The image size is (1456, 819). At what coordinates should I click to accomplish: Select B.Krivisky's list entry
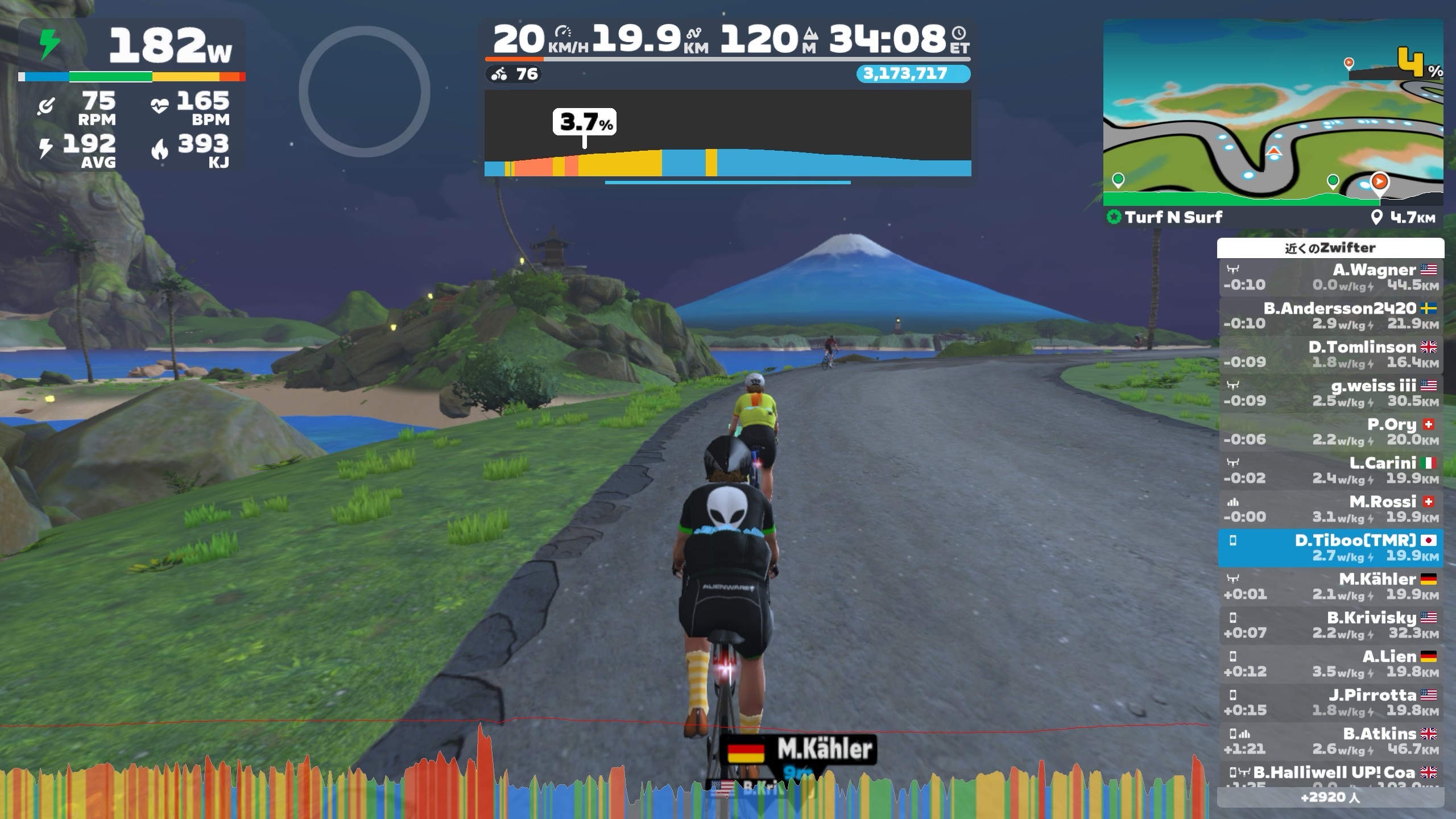[1330, 625]
